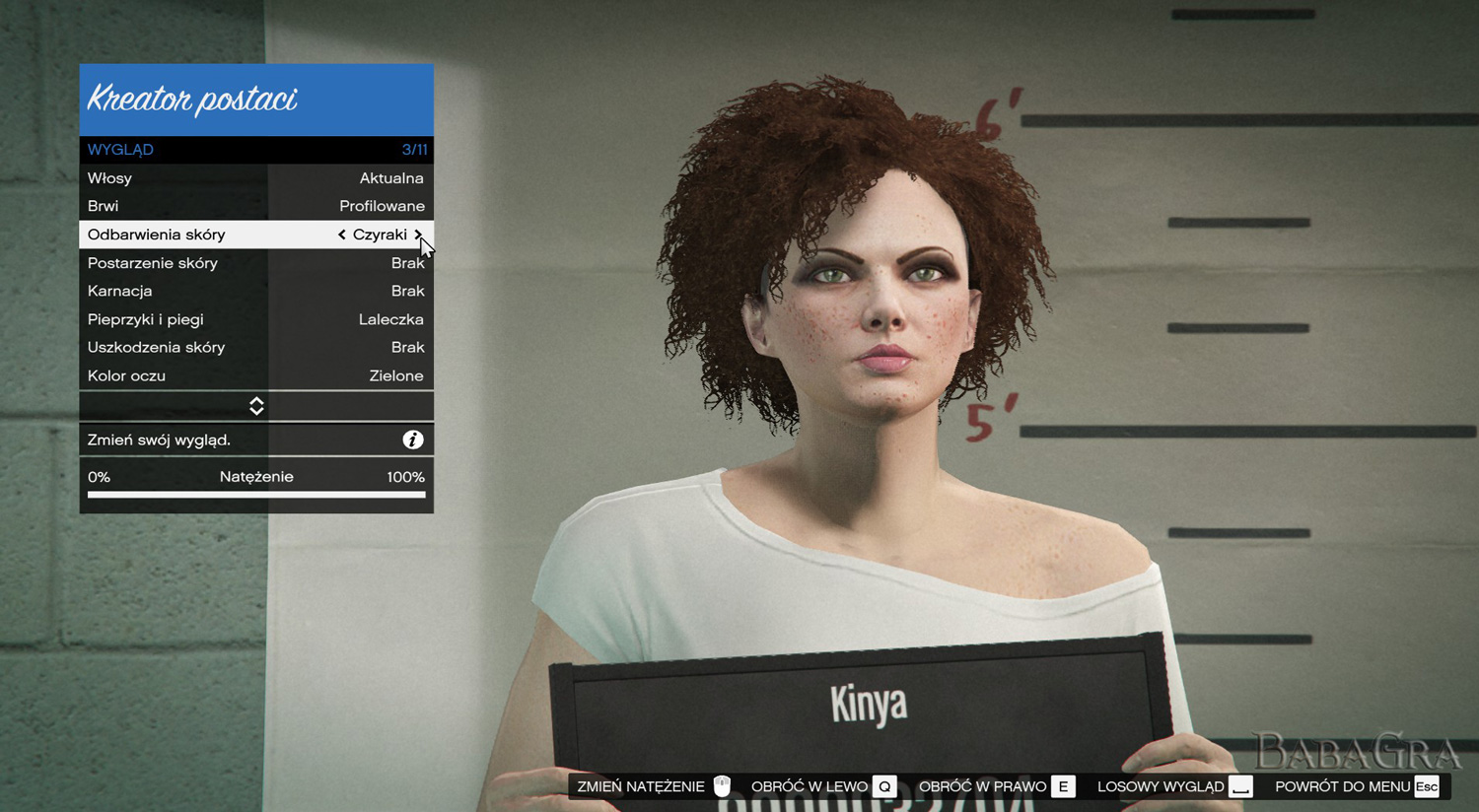Image resolution: width=1479 pixels, height=812 pixels.
Task: Click Obróć w lewo
Action: [822, 786]
